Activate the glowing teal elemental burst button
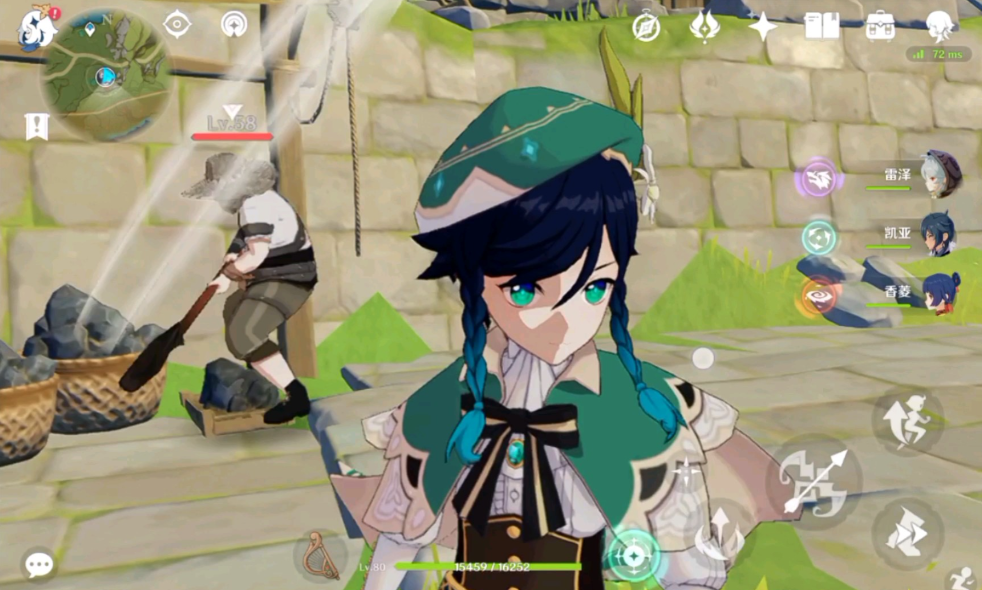The width and height of the screenshot is (982, 590). (x=634, y=555)
